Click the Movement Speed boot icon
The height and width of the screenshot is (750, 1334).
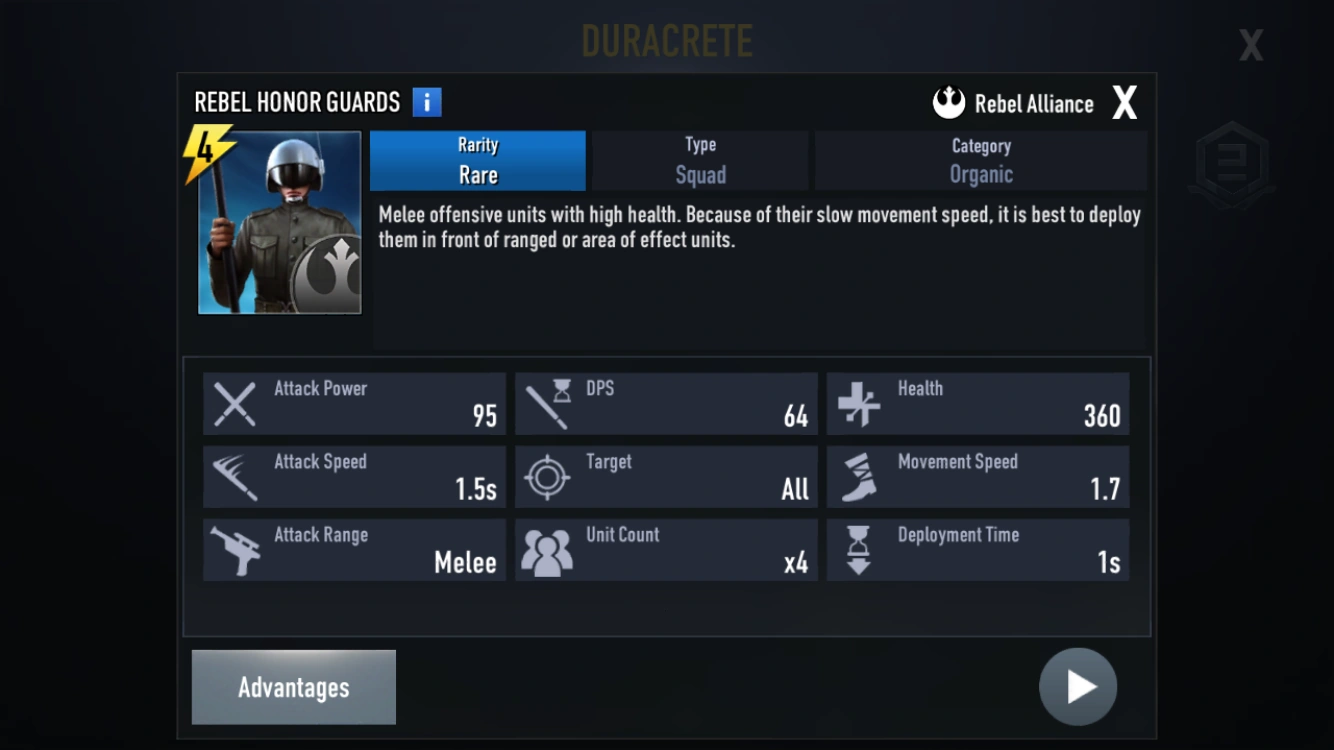point(857,476)
